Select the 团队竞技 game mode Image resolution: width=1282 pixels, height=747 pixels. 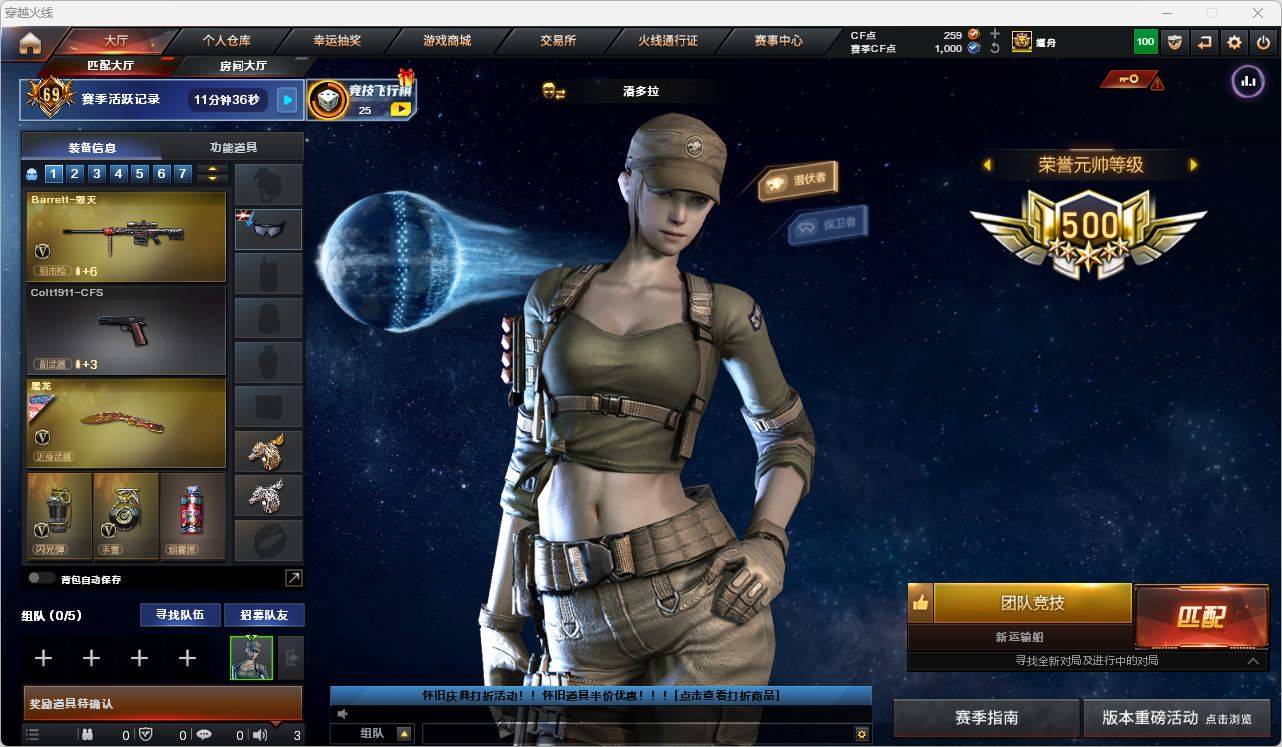(1032, 603)
